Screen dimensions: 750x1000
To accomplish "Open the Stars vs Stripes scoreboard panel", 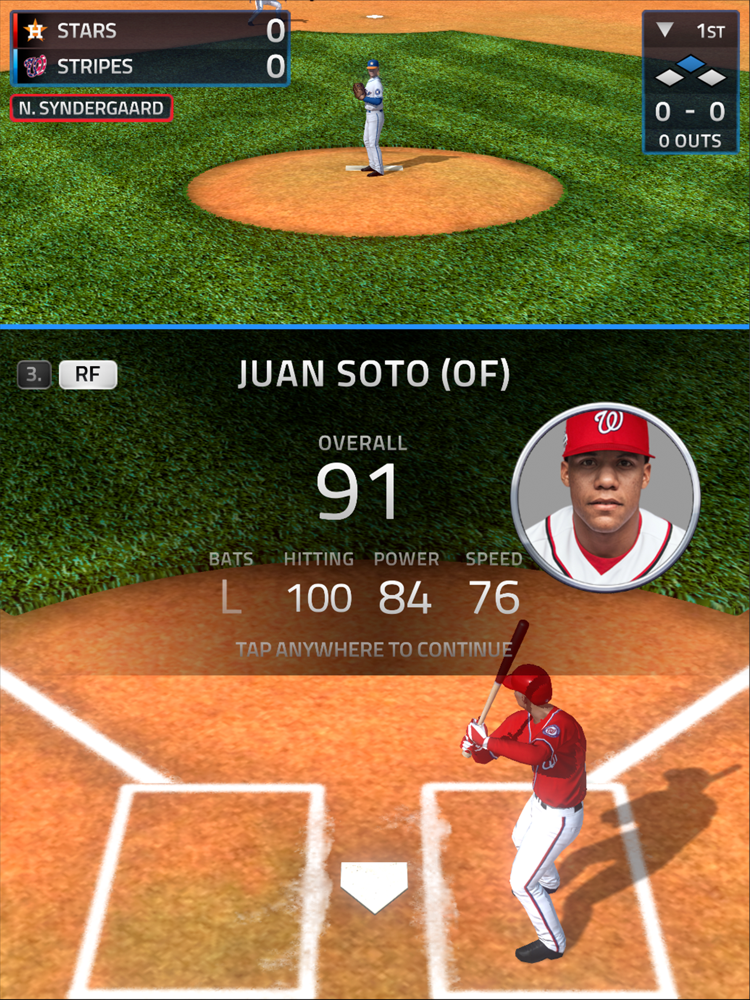I will 150,48.
